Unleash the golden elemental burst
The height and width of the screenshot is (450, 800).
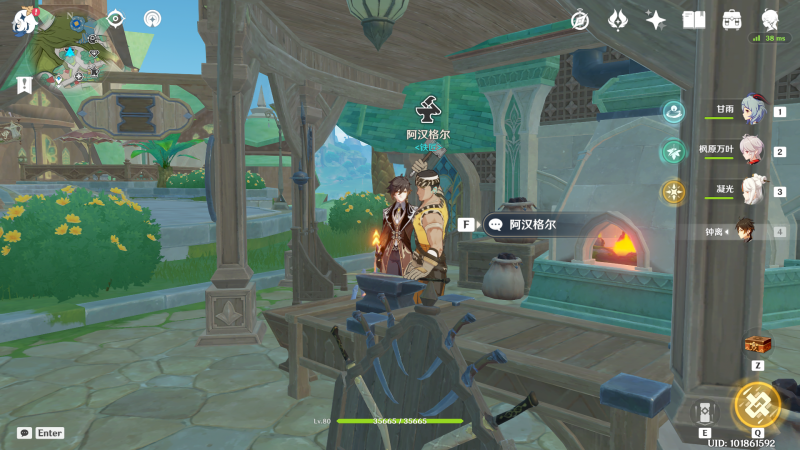757,404
